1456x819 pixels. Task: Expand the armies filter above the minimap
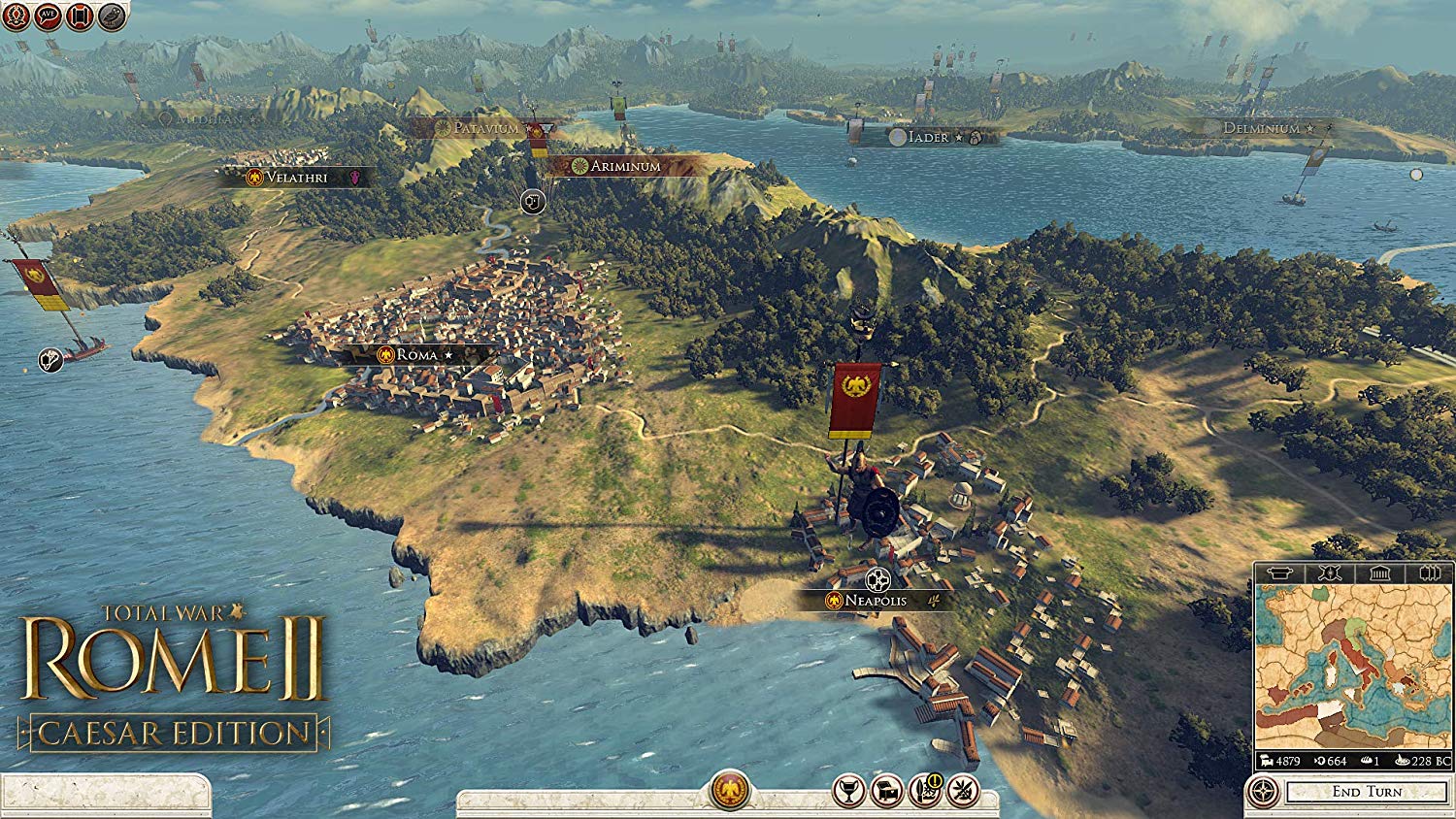(x=1430, y=573)
